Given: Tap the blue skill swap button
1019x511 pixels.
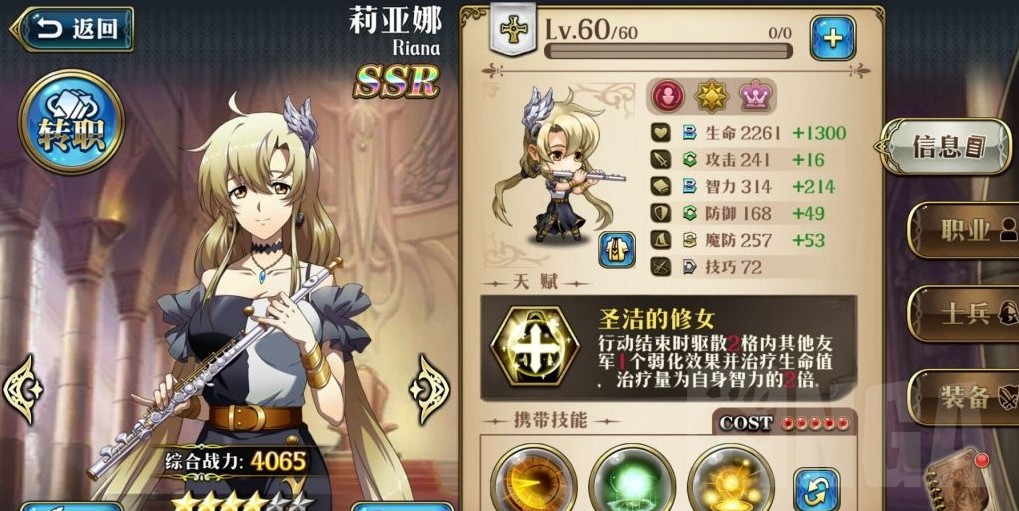Looking at the screenshot, I should click(816, 489).
